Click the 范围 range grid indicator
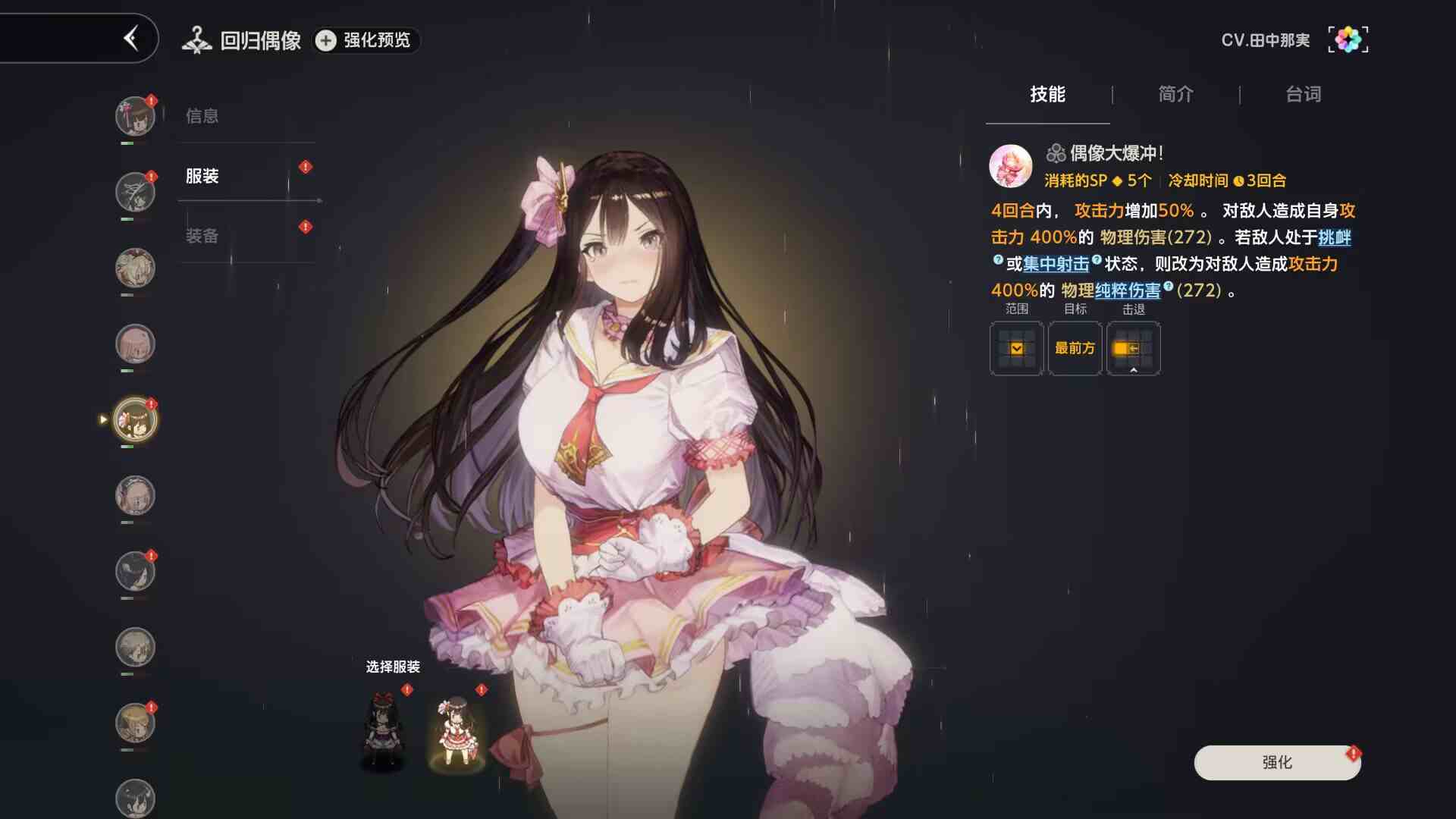 click(1016, 348)
